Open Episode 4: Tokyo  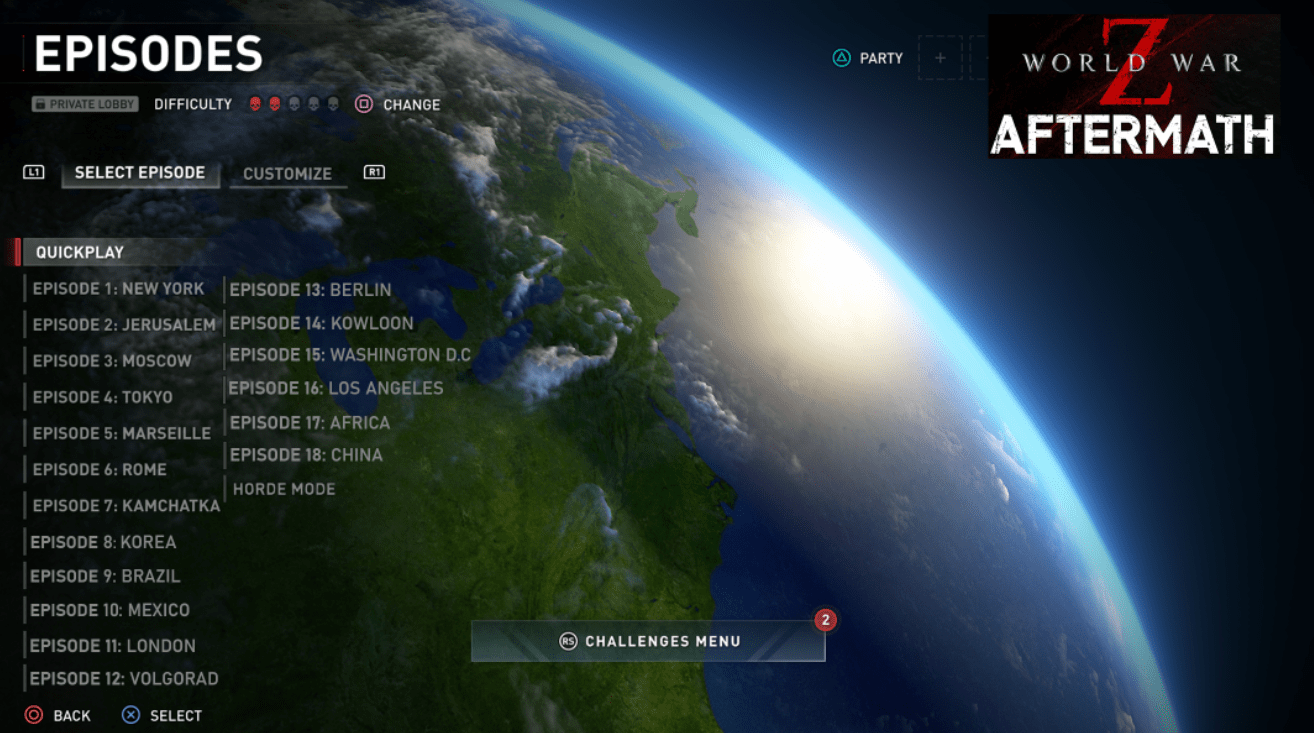click(103, 397)
